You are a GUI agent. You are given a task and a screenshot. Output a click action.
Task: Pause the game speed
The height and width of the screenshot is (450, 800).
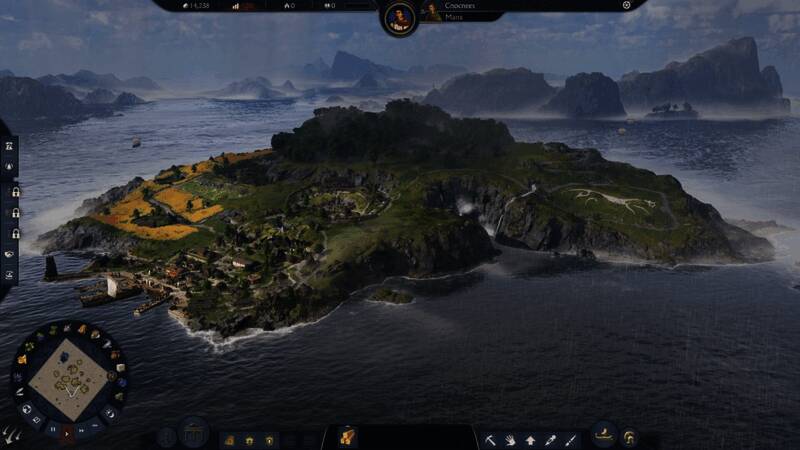(x=52, y=428)
